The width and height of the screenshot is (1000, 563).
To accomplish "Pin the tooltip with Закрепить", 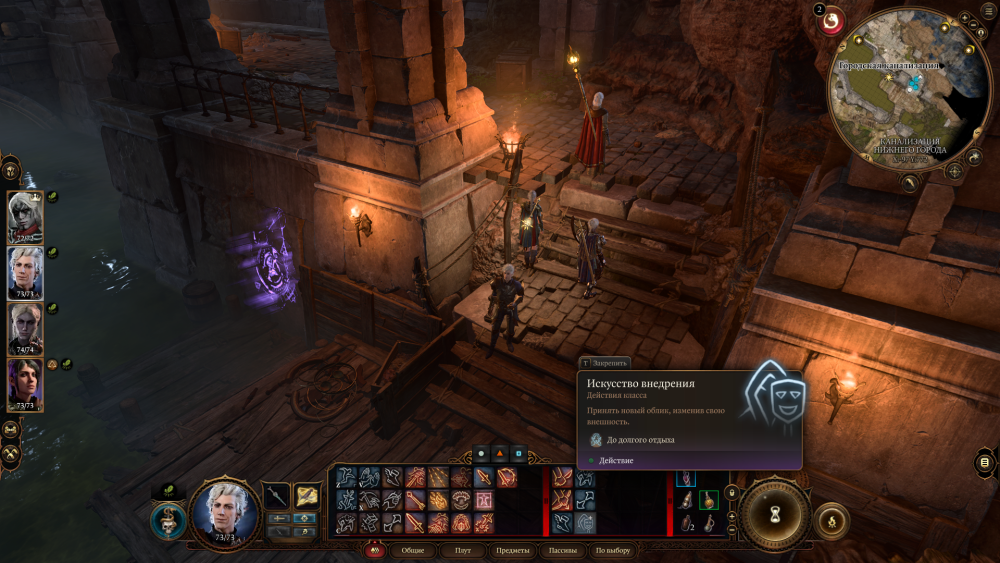I will pos(606,363).
